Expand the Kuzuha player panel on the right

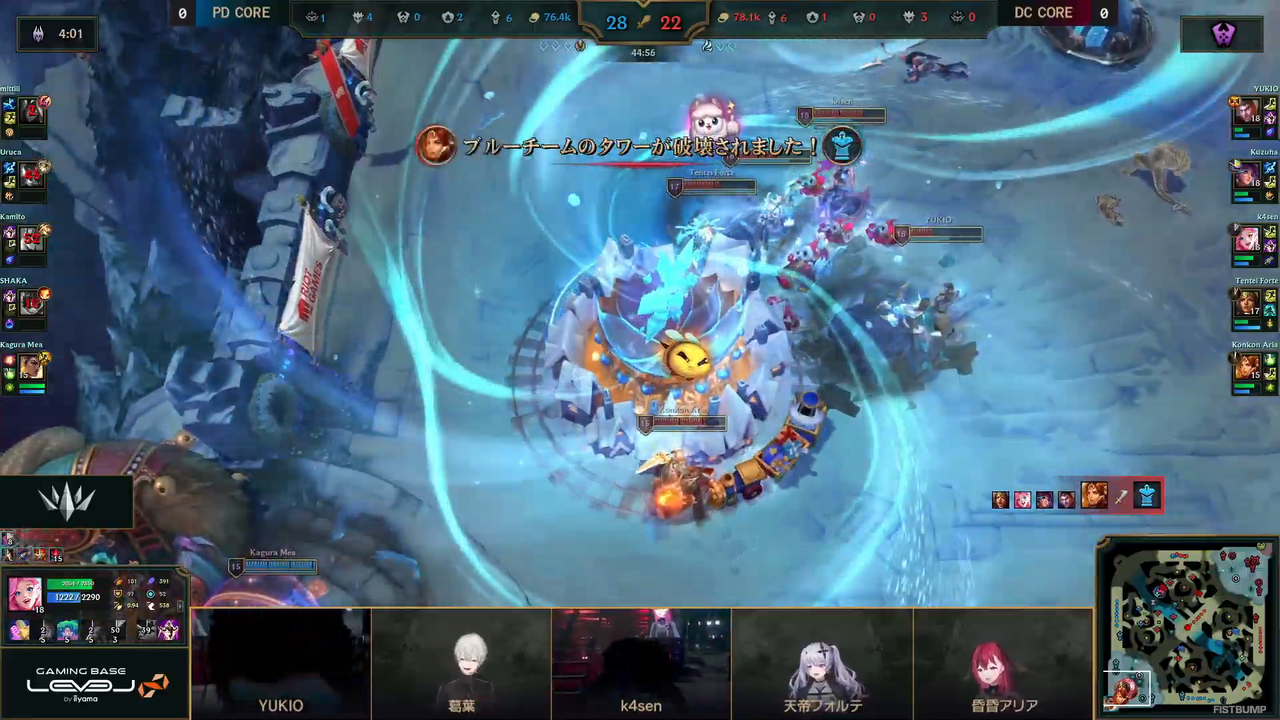coord(1250,178)
